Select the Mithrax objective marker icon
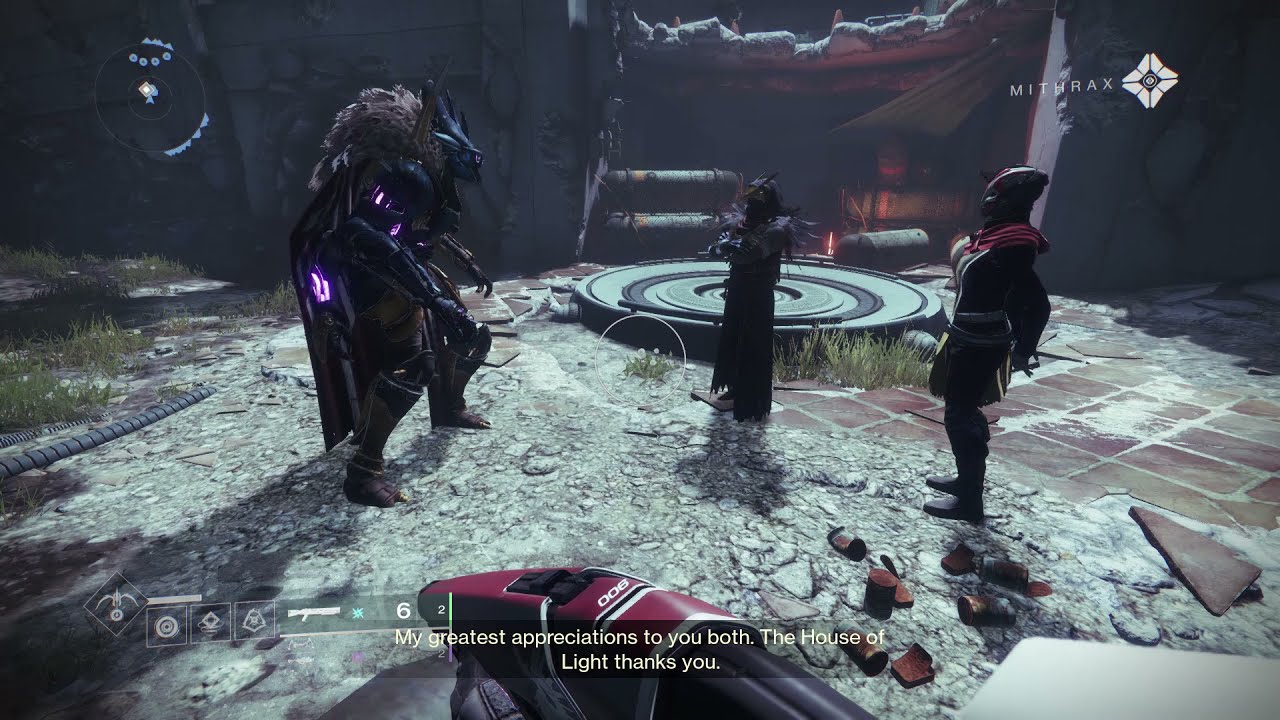1280x720 pixels. [1149, 81]
